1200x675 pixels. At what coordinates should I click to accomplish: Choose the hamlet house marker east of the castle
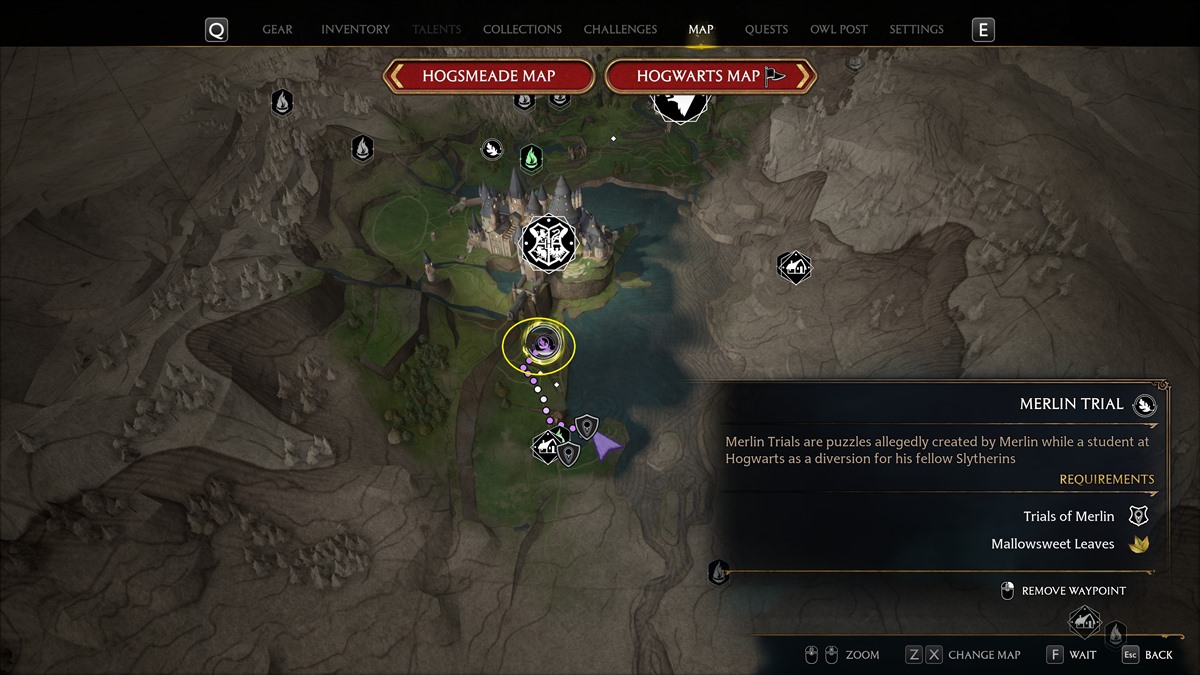point(794,267)
